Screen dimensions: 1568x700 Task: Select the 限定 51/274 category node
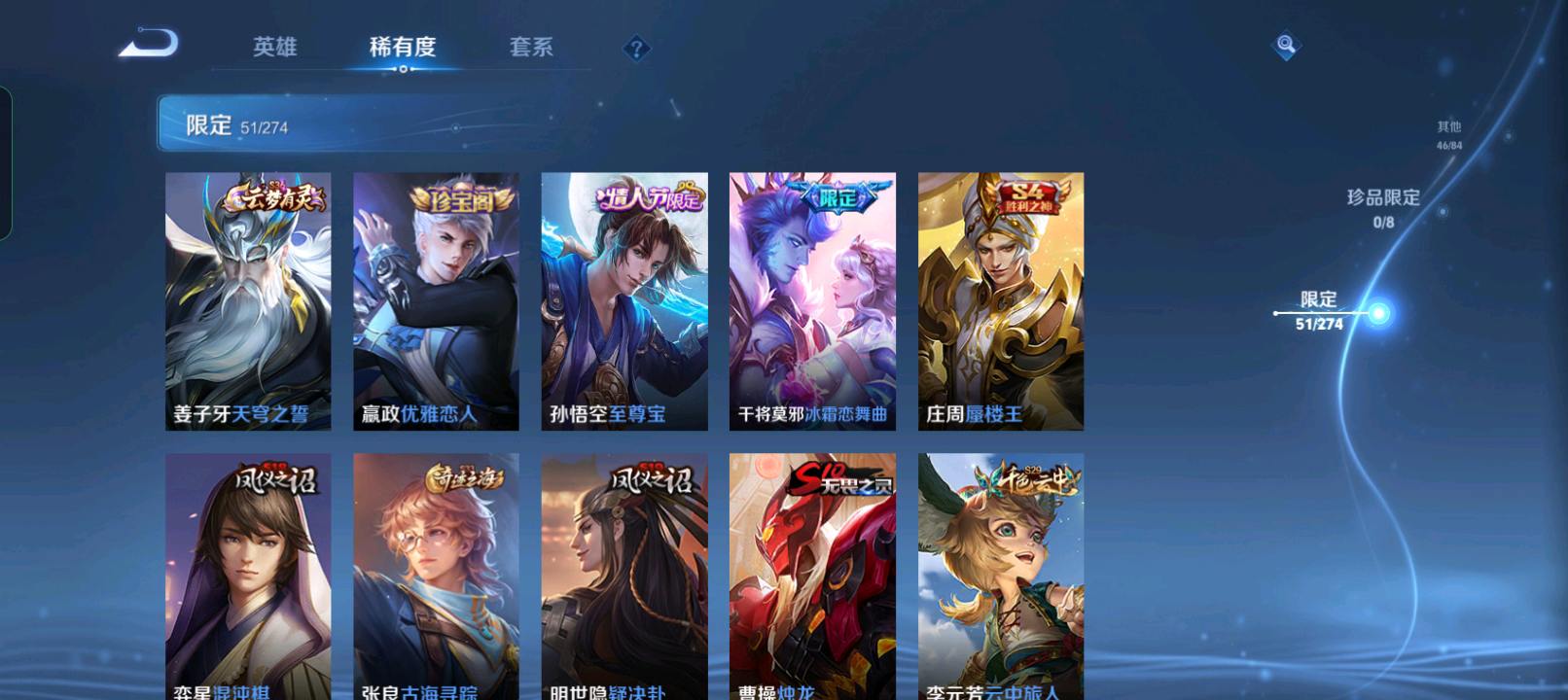click(1321, 311)
